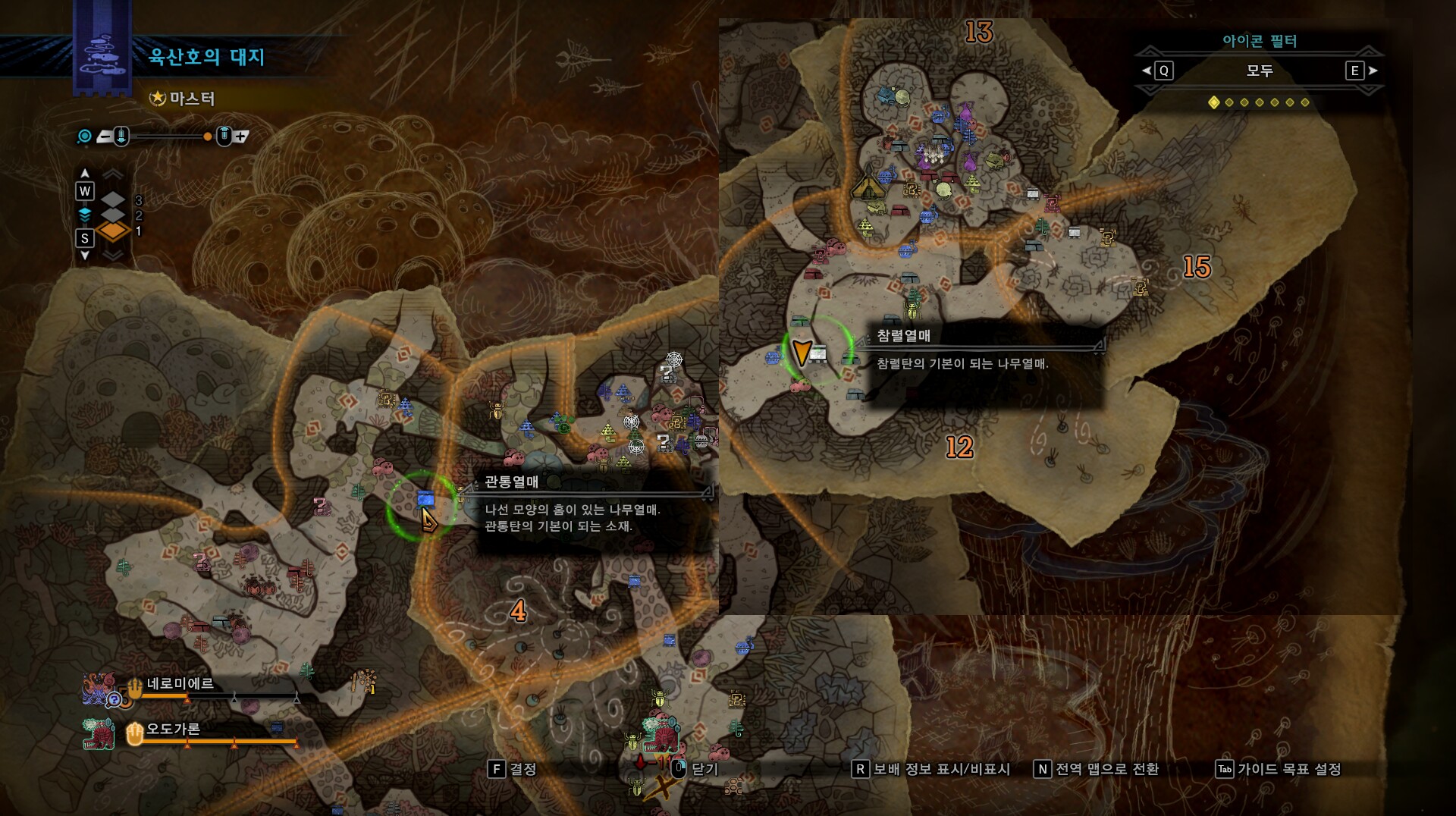This screenshot has height=816, width=1456.
Task: Click the map zoom-out minus button
Action: [x=105, y=137]
